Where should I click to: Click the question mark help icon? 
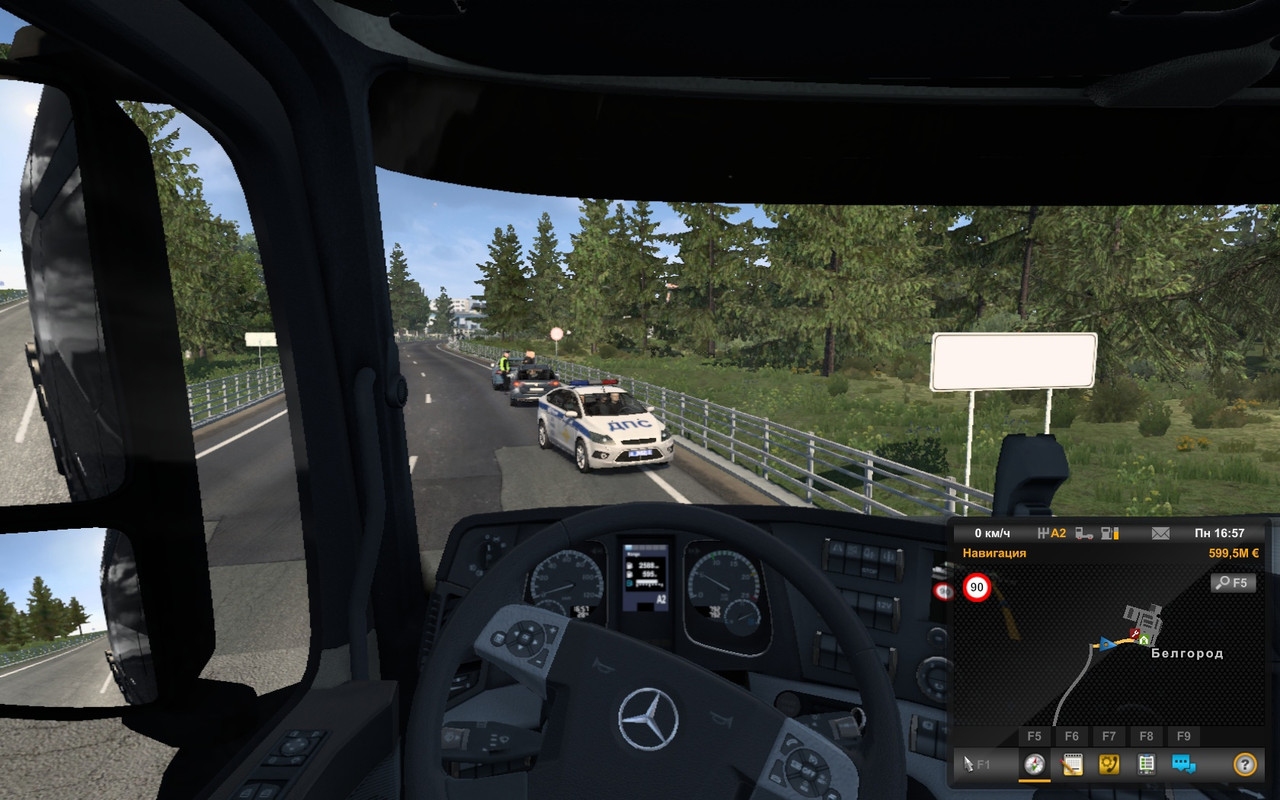1245,765
